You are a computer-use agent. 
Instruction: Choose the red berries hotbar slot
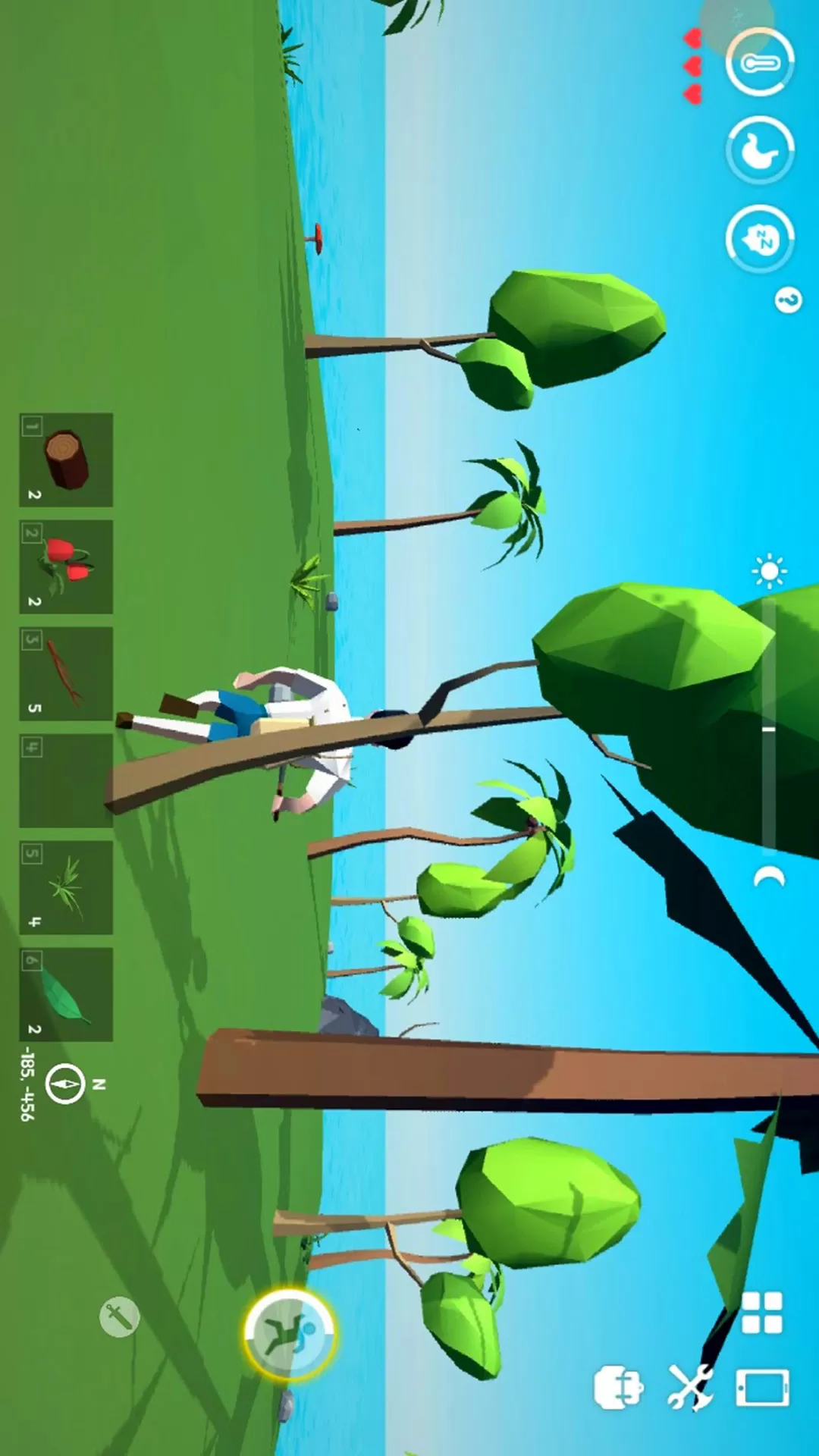(x=66, y=566)
